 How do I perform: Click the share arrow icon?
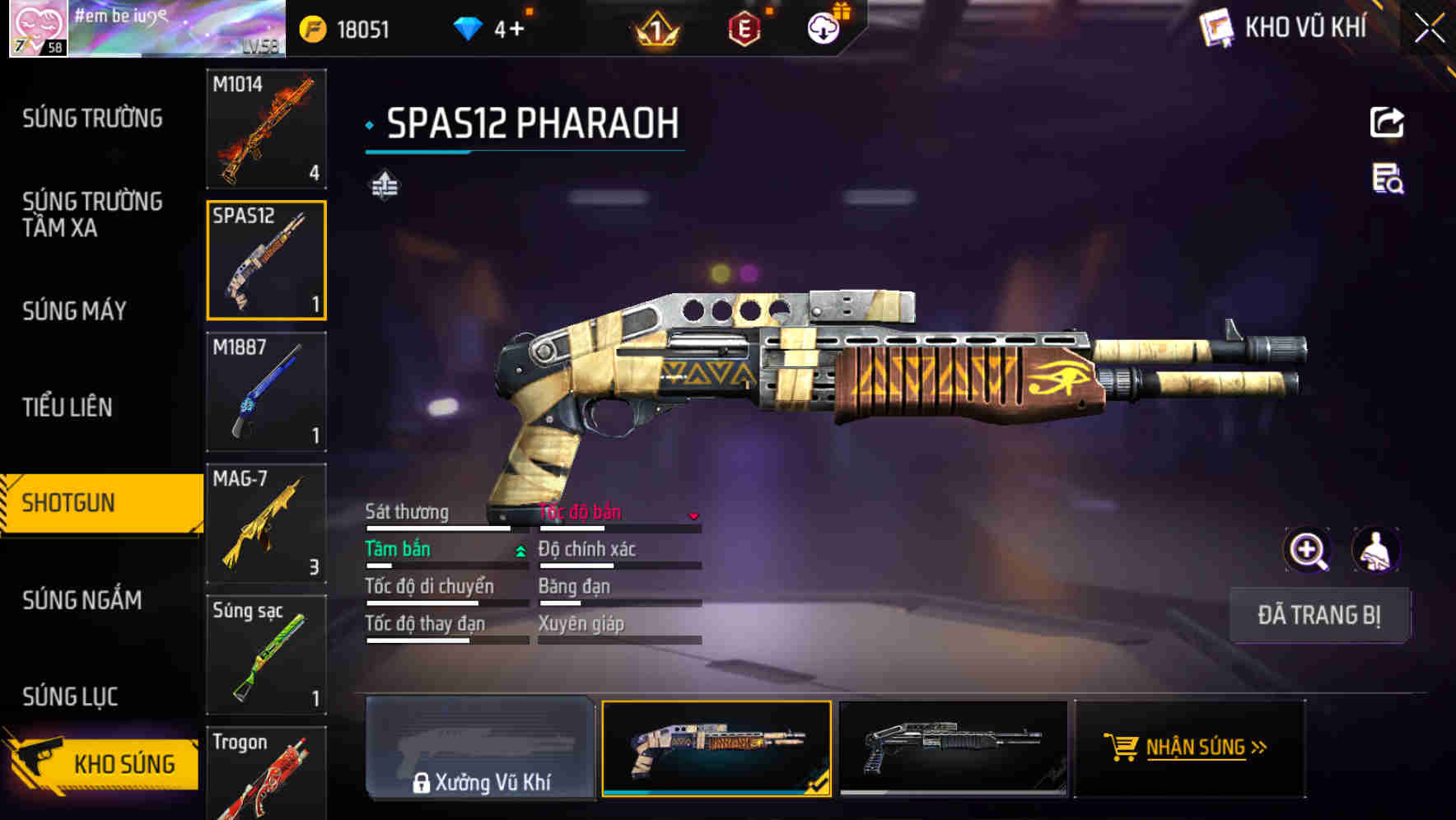[x=1387, y=123]
